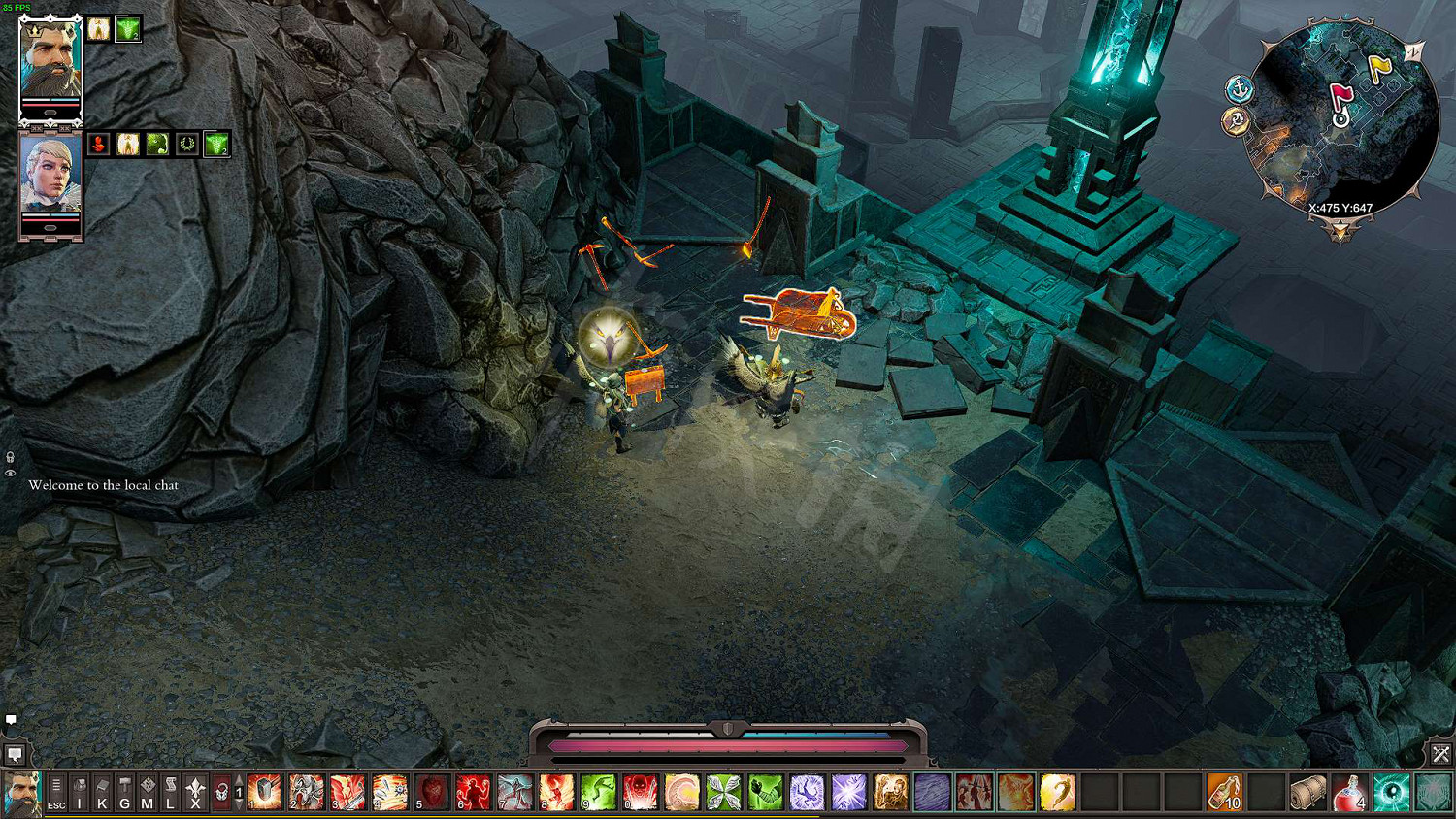Activate the teal glowing eye skill
This screenshot has width=1456, height=819.
(x=1391, y=792)
